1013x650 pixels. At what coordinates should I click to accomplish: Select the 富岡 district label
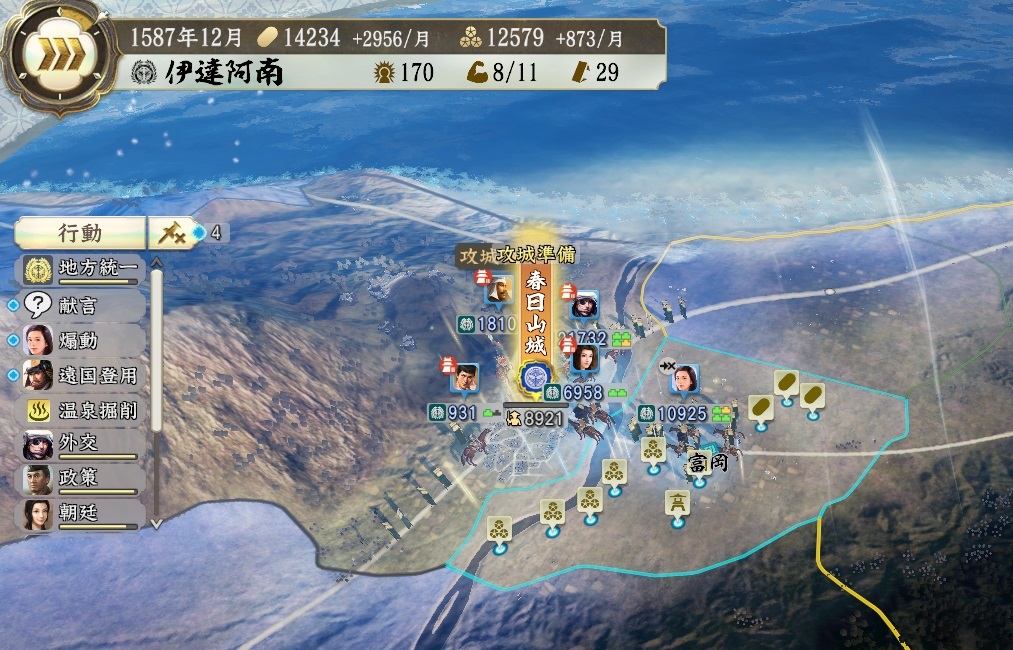(705, 464)
